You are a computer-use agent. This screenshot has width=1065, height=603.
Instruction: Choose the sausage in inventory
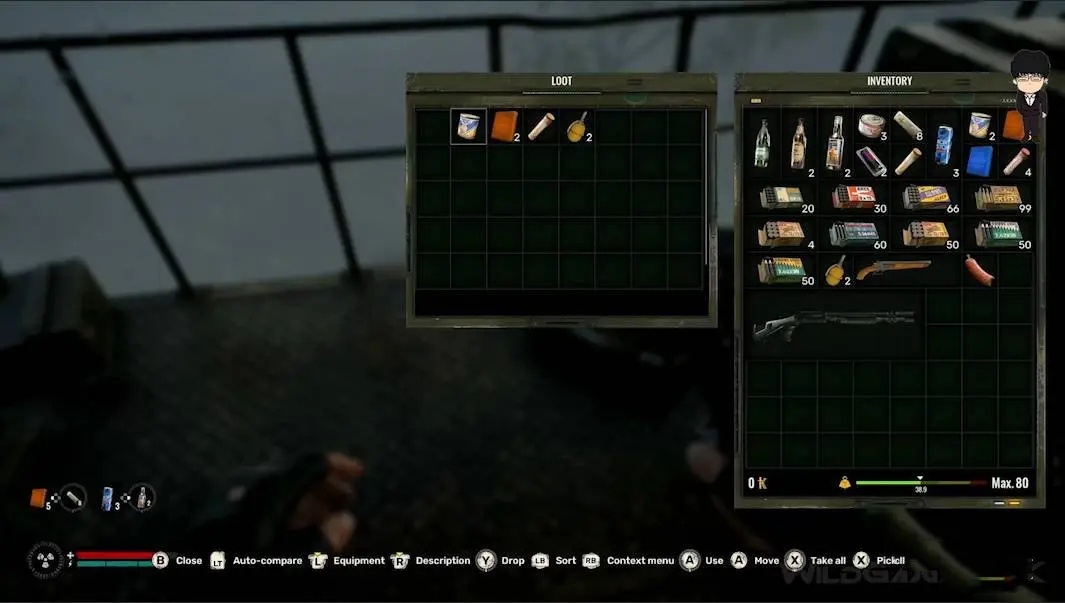[x=980, y=270]
